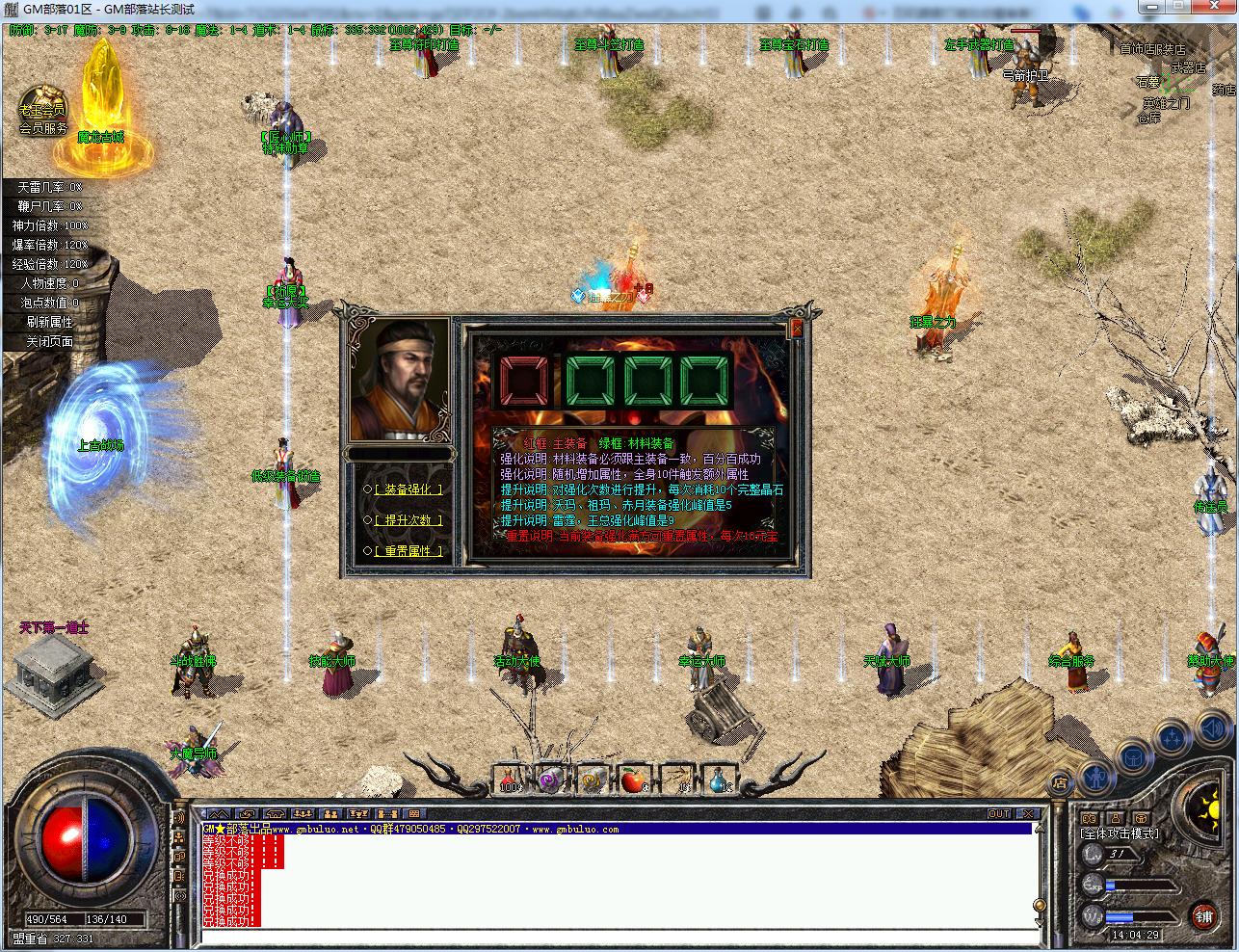Choose the 提升次数 option
Viewport: 1239px width, 952px height.
click(x=408, y=520)
